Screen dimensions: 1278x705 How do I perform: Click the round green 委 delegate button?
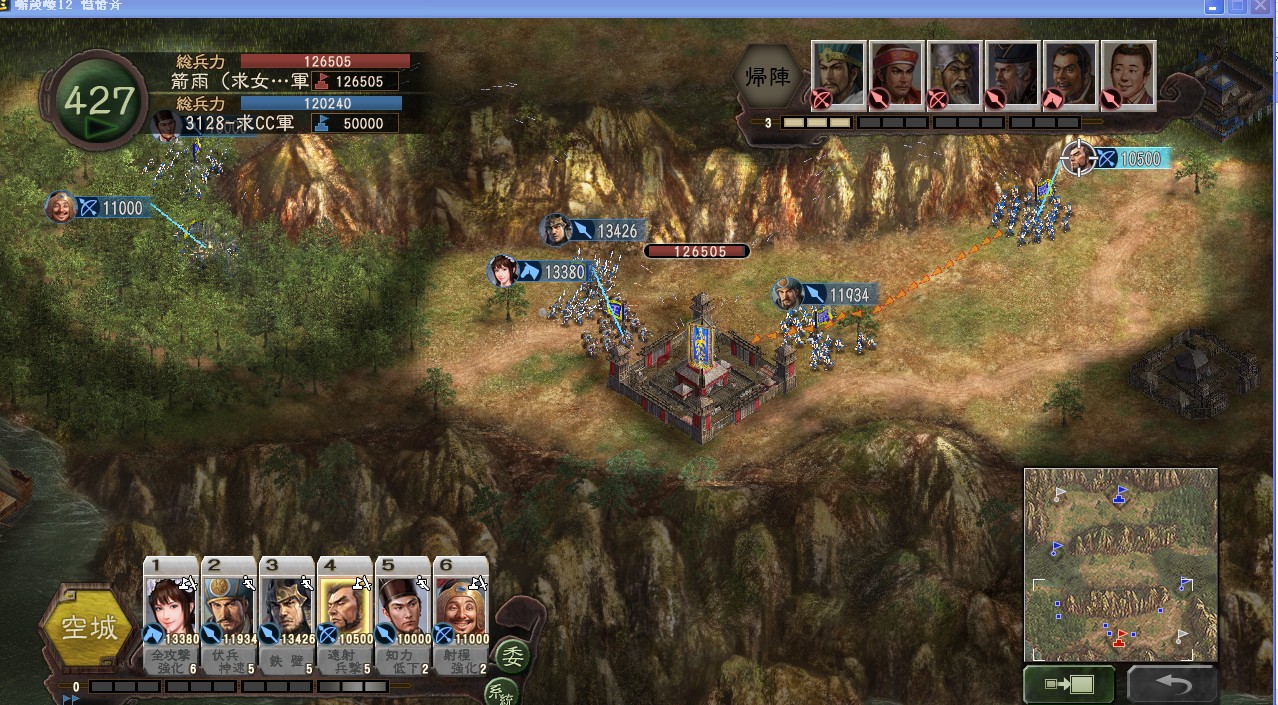point(513,655)
